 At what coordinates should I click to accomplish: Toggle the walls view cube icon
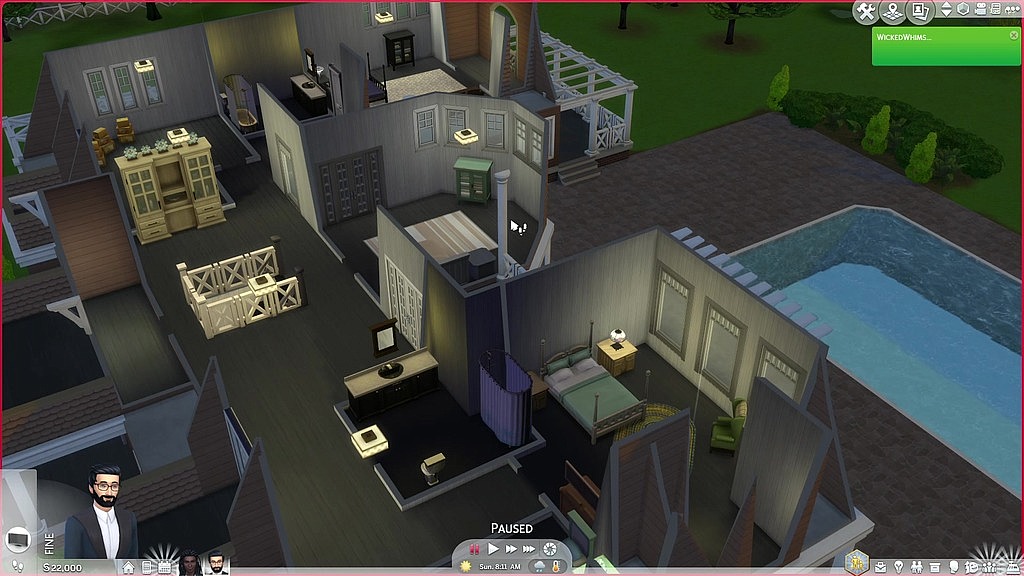point(964,10)
